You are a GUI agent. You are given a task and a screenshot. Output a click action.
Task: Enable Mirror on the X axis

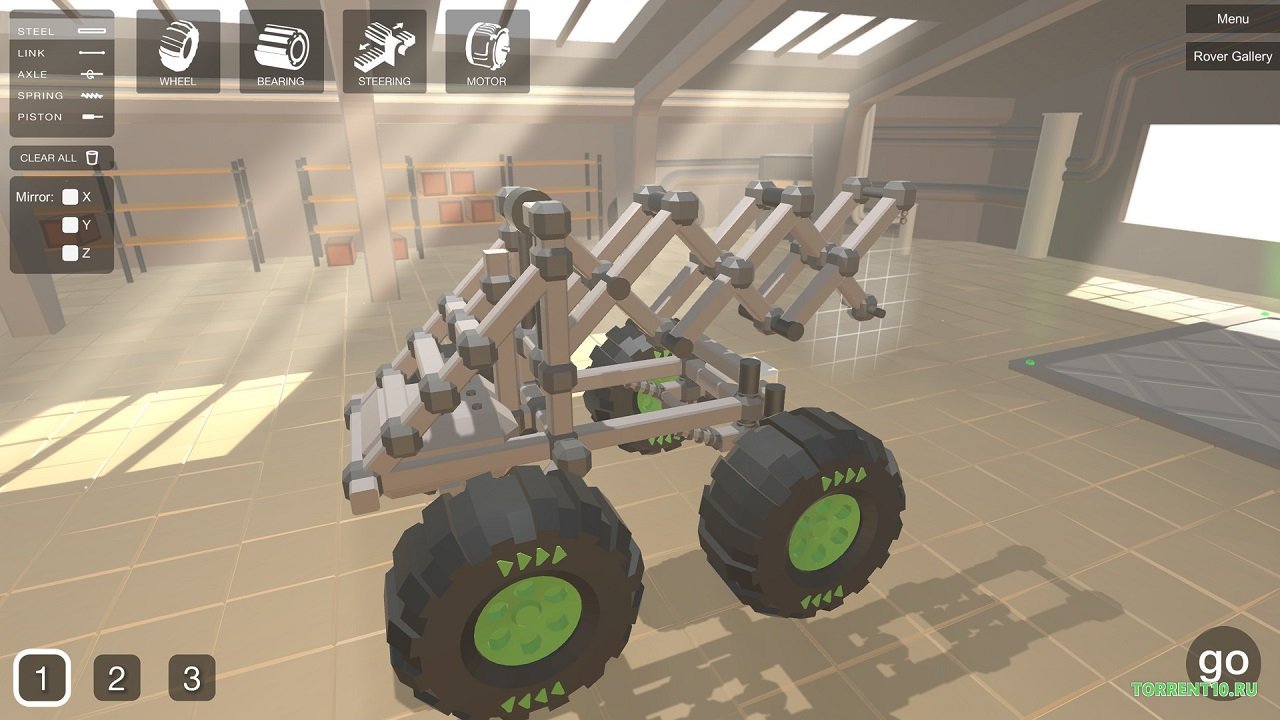70,196
